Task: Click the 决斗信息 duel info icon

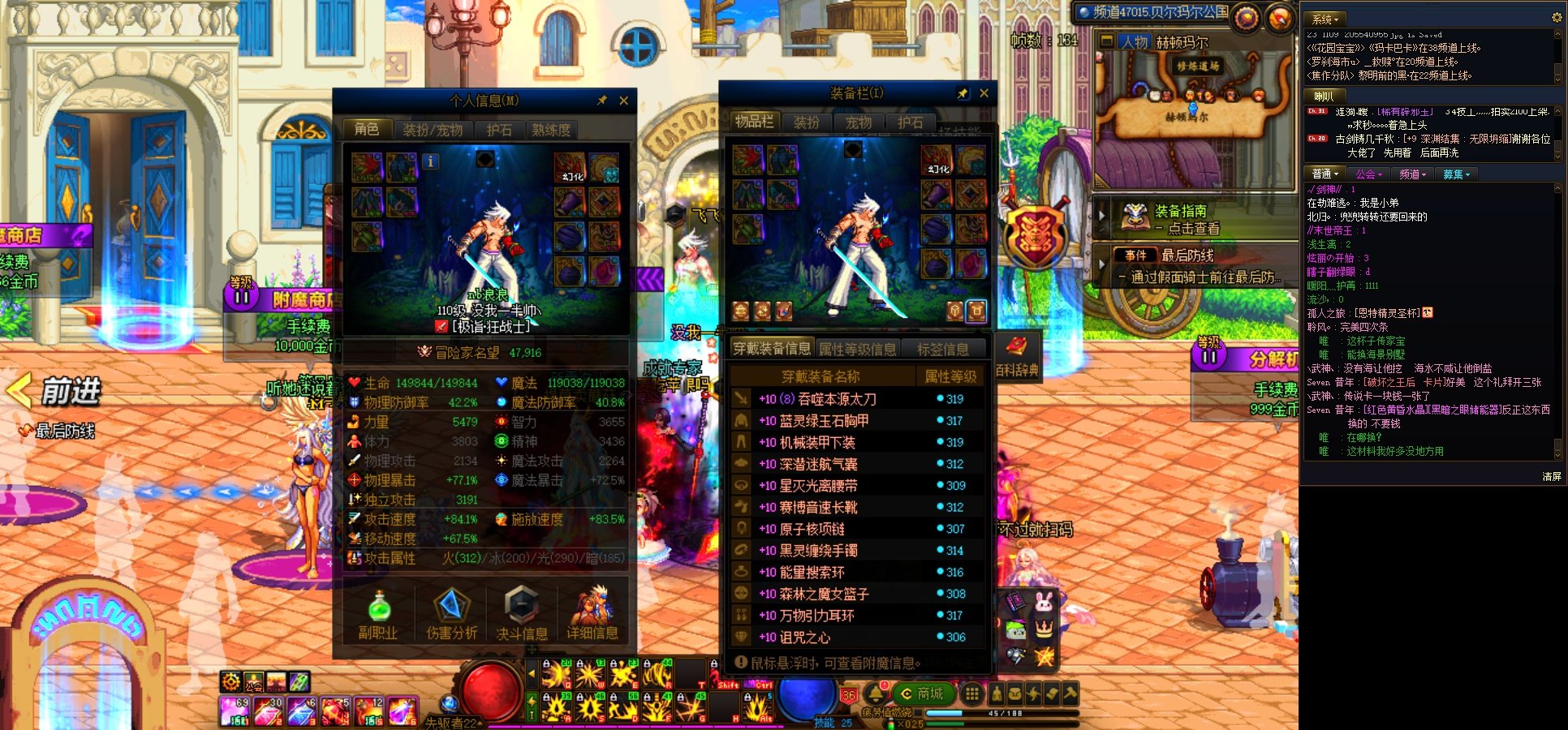Action: (x=523, y=614)
